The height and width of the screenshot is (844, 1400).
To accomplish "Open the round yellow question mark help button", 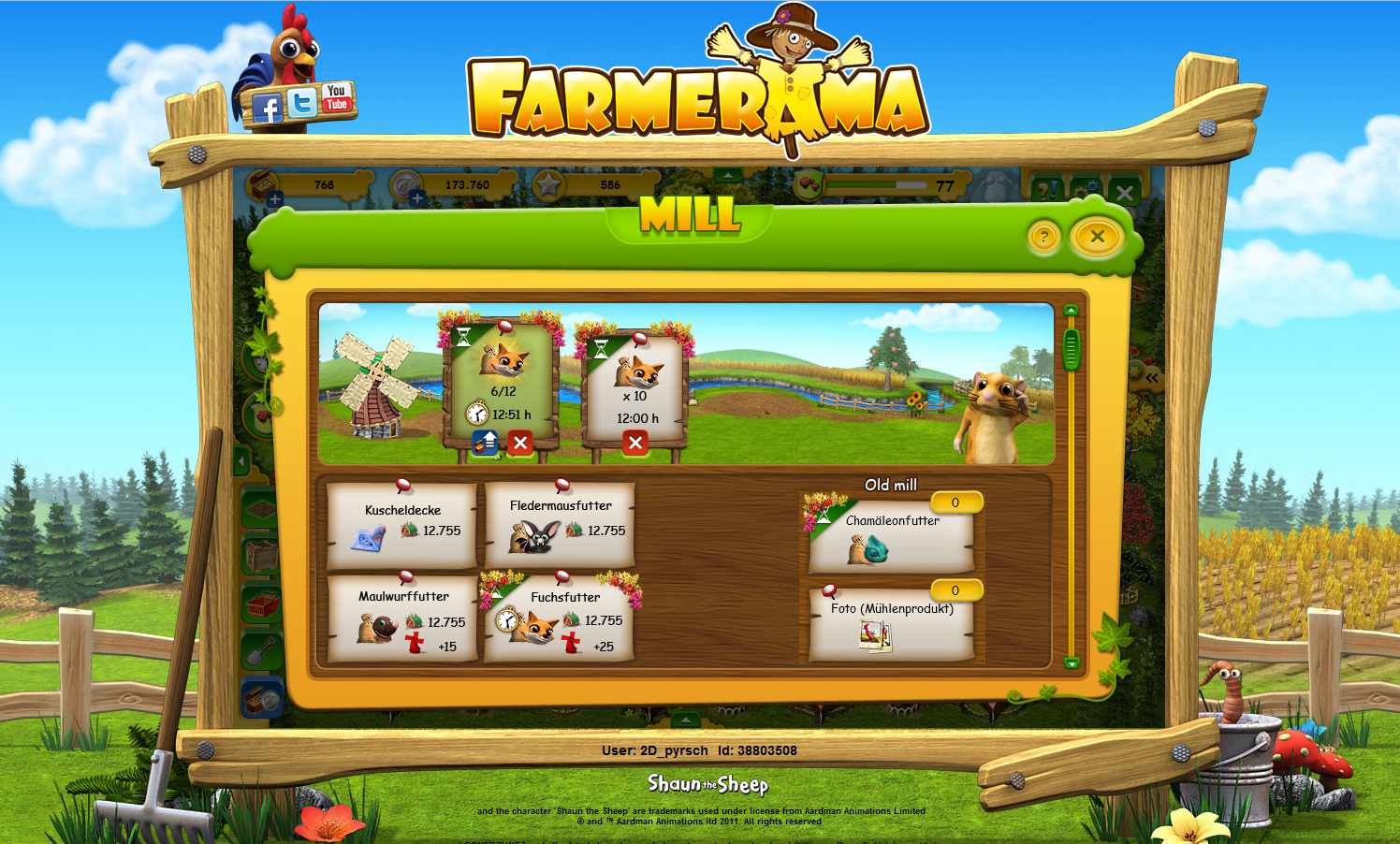I will tap(1045, 237).
